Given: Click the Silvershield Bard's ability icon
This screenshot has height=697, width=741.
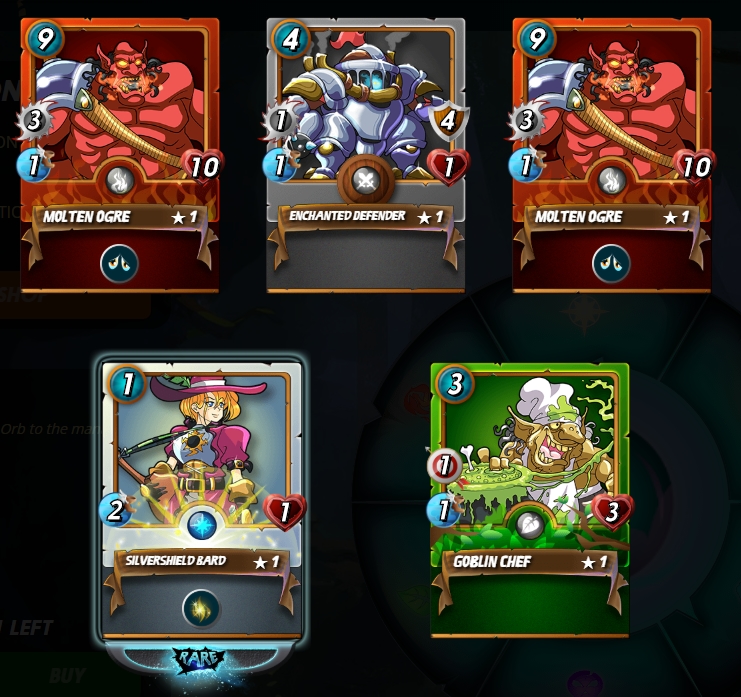Looking at the screenshot, I should pyautogui.click(x=201, y=608).
